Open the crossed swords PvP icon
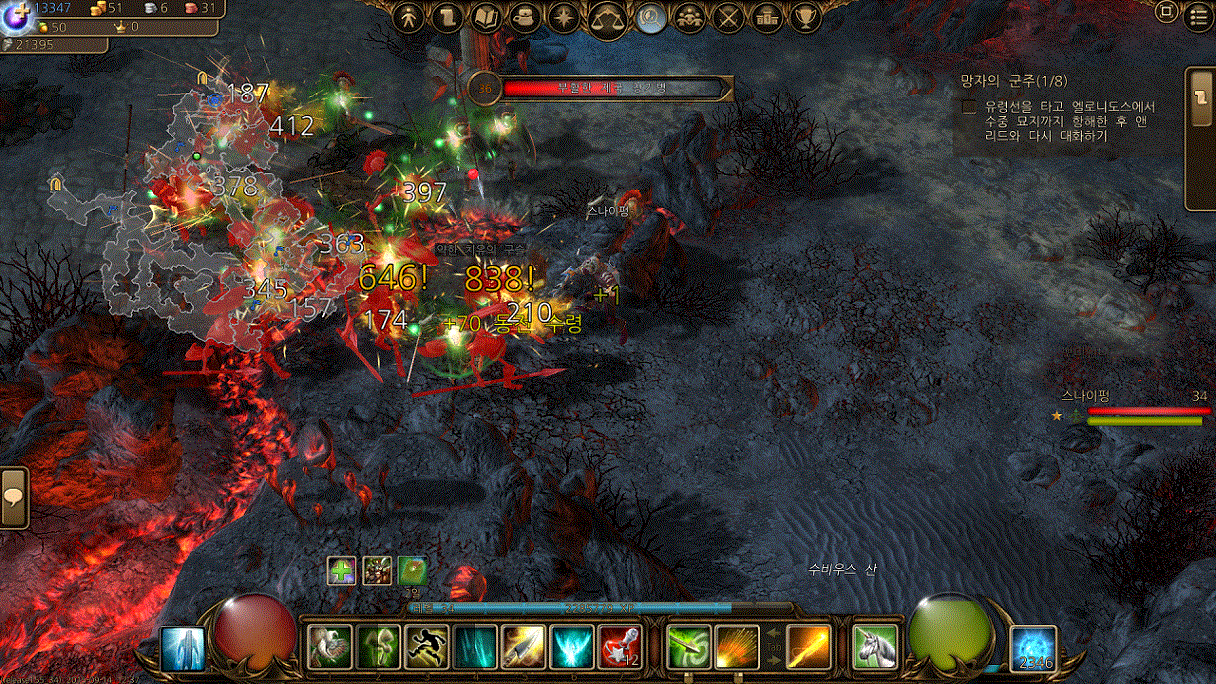The height and width of the screenshot is (684, 1216). click(x=729, y=17)
